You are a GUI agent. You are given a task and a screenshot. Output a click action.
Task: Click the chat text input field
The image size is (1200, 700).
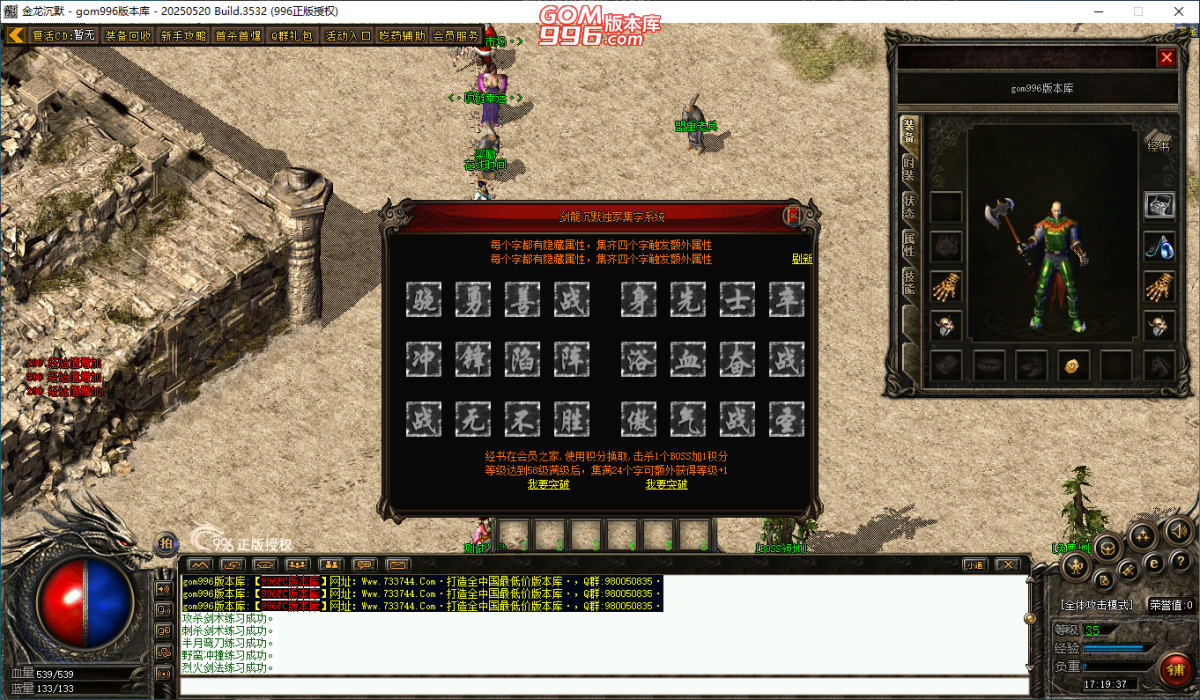600,686
